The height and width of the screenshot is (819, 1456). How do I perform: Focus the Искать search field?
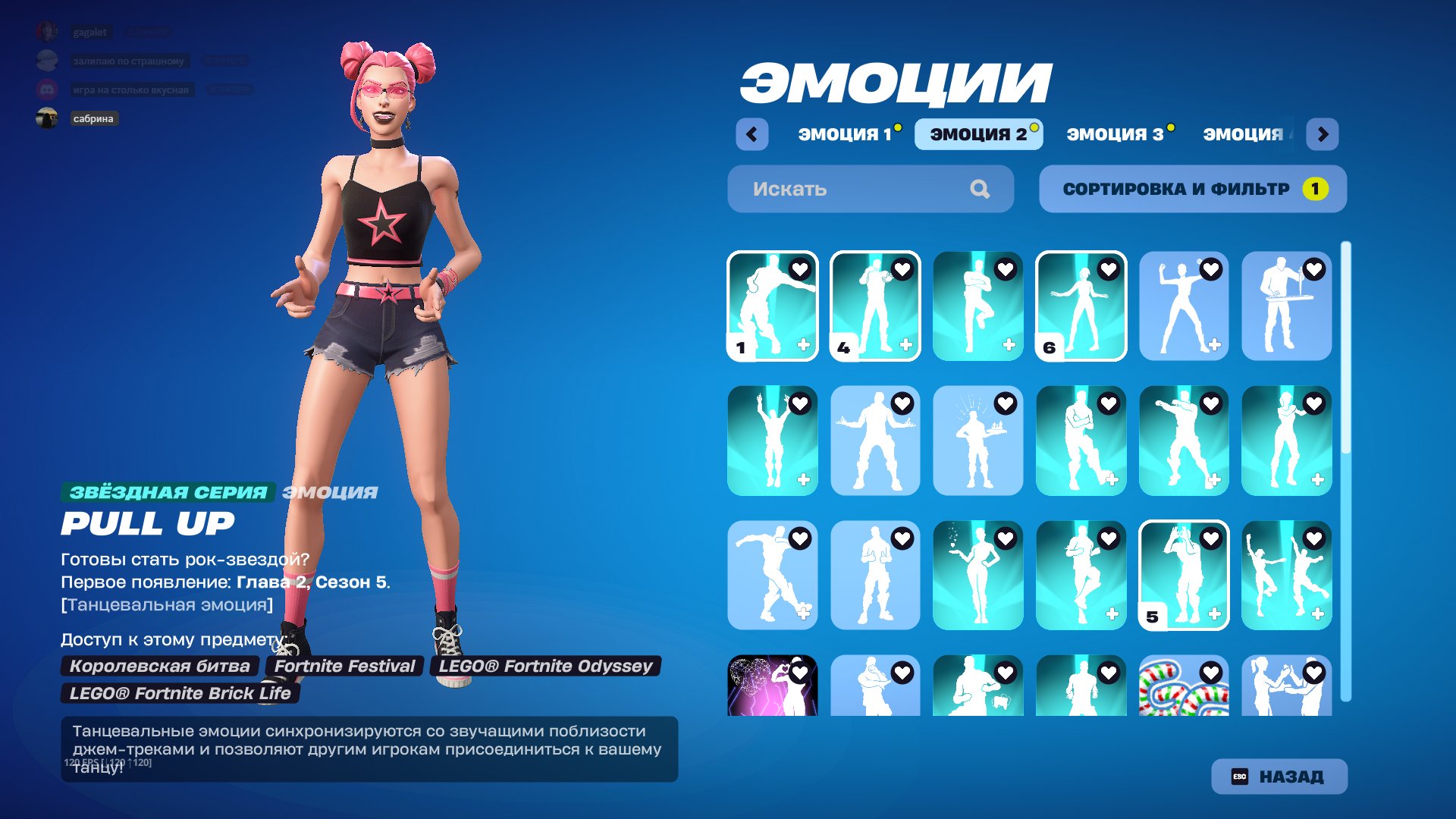pyautogui.click(x=857, y=189)
